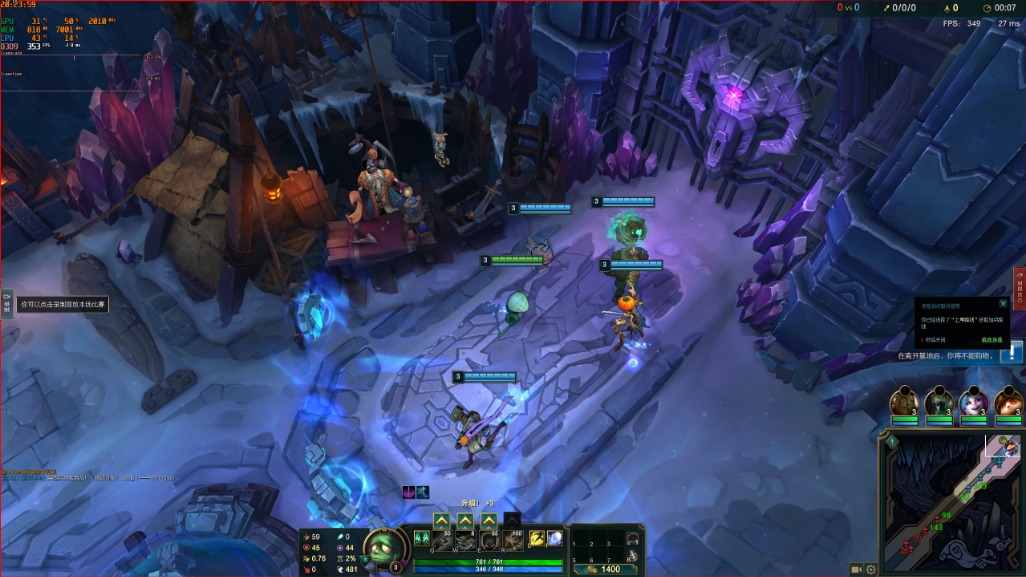This screenshot has height=577, width=1026.
Task: Click Amumu's passive ability icon
Action: (421, 539)
